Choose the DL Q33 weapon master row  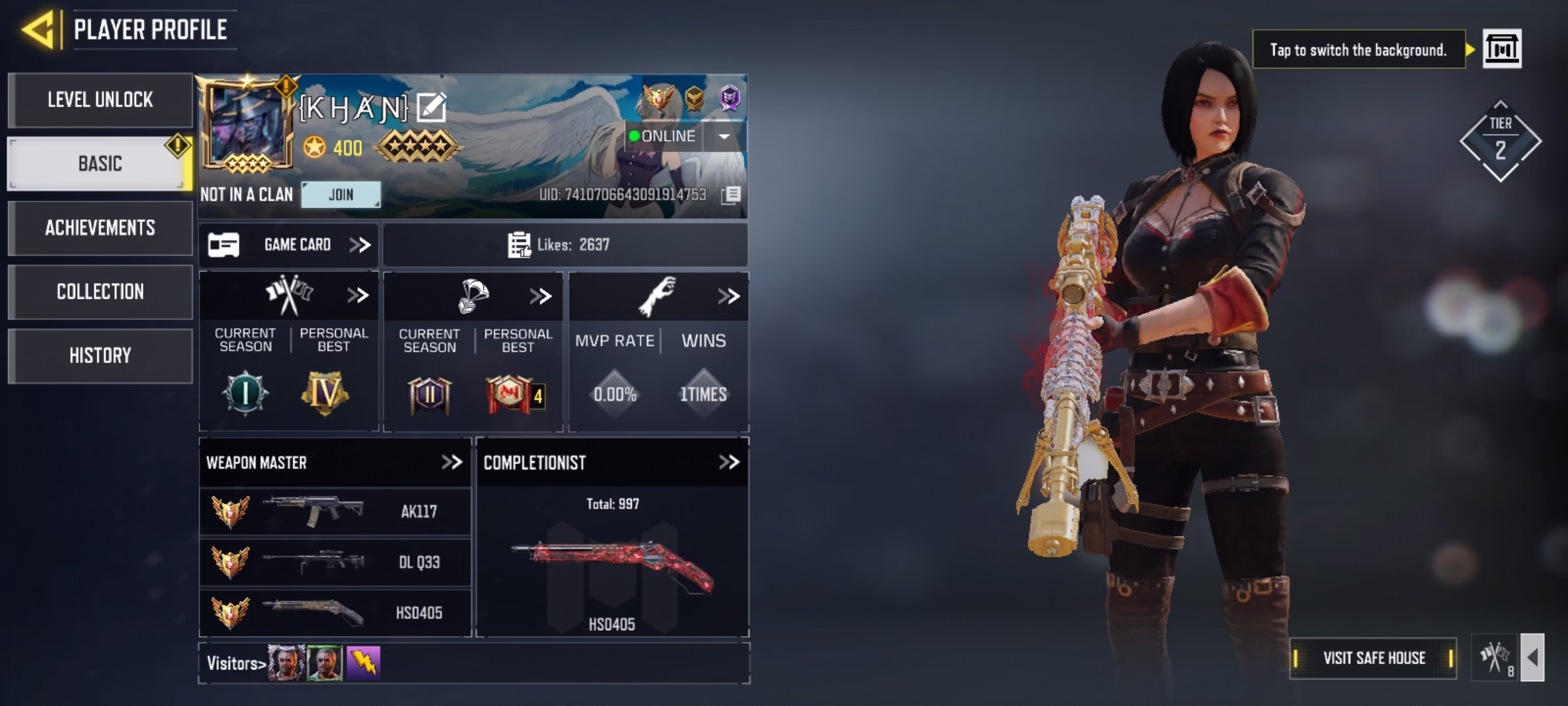coord(335,562)
